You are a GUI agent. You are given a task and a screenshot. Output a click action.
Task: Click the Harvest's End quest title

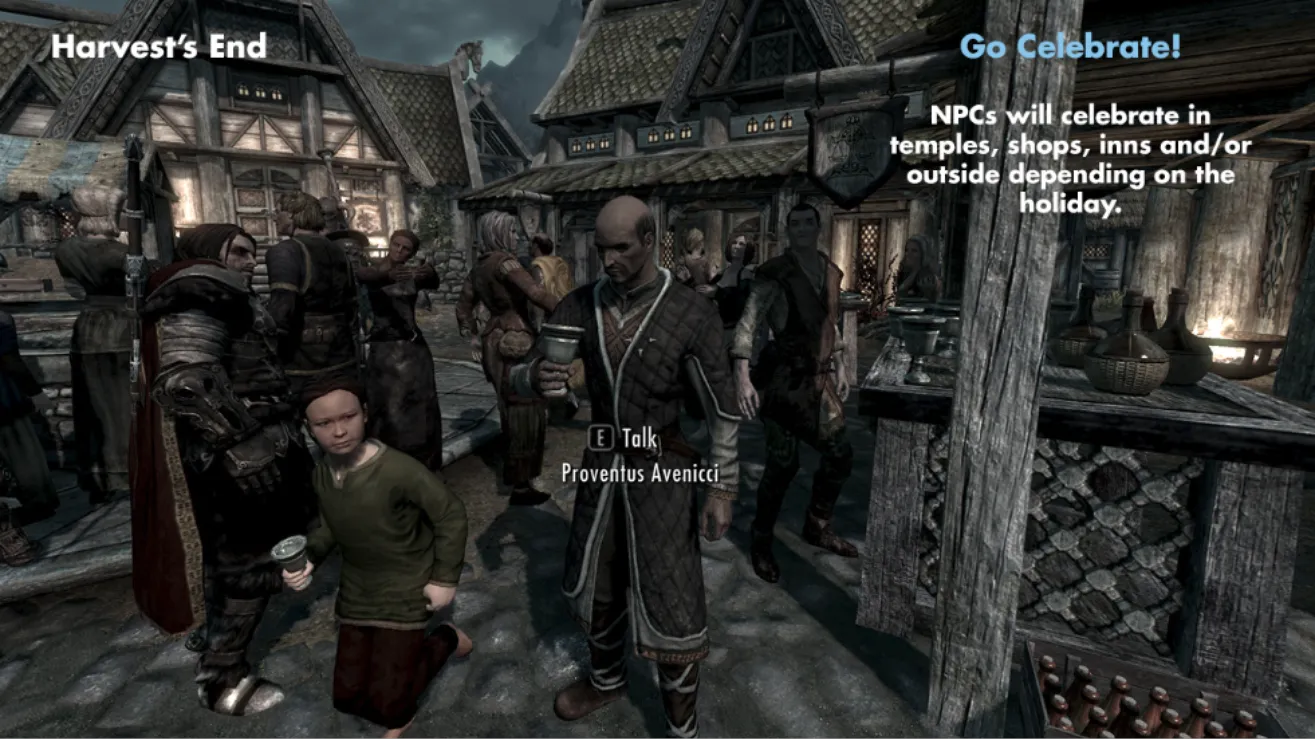pyautogui.click(x=159, y=44)
